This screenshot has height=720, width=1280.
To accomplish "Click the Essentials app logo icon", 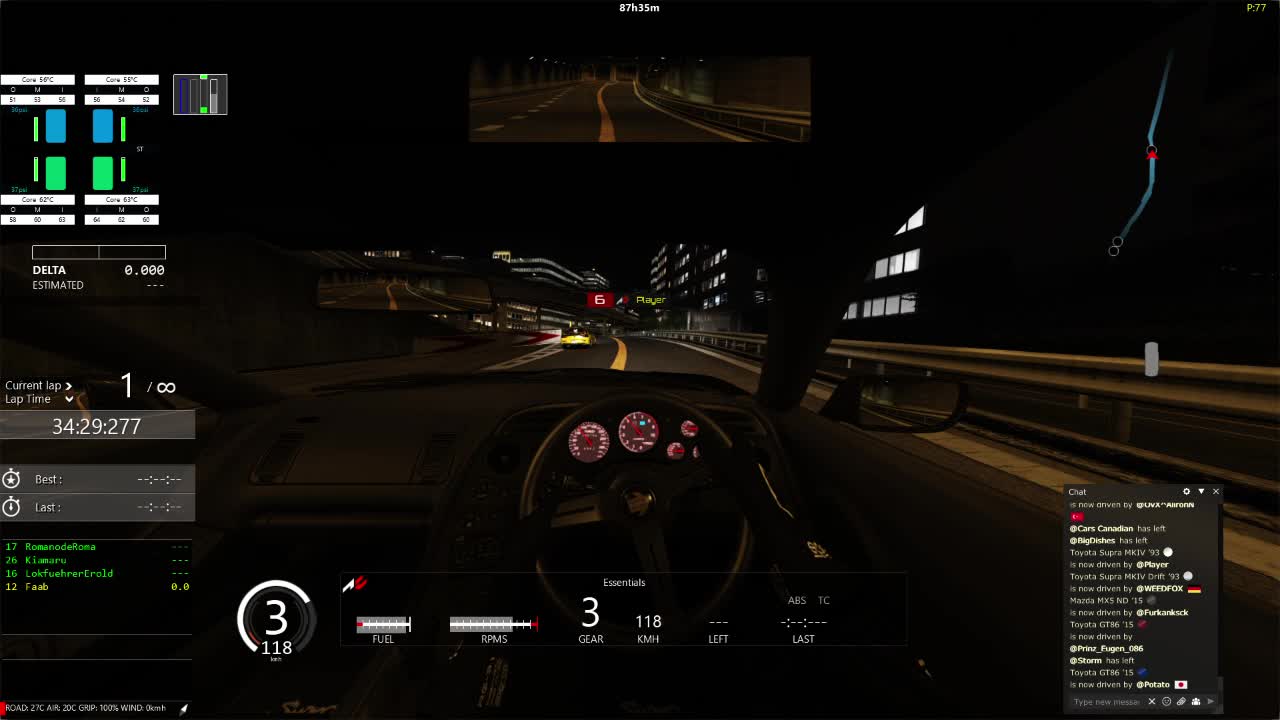I will (355, 584).
